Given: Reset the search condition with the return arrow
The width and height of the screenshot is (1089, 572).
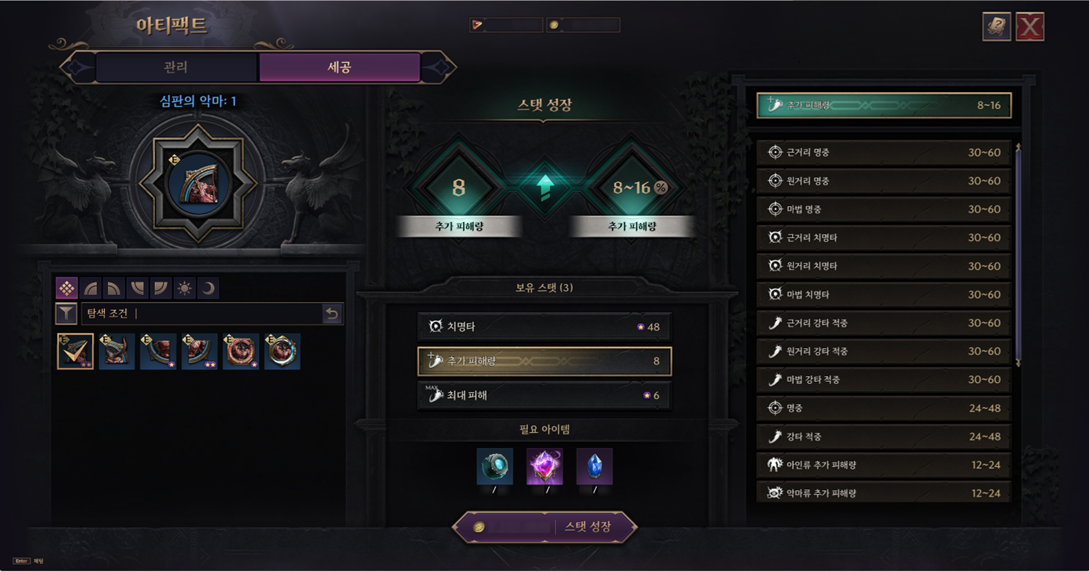Looking at the screenshot, I should point(332,314).
